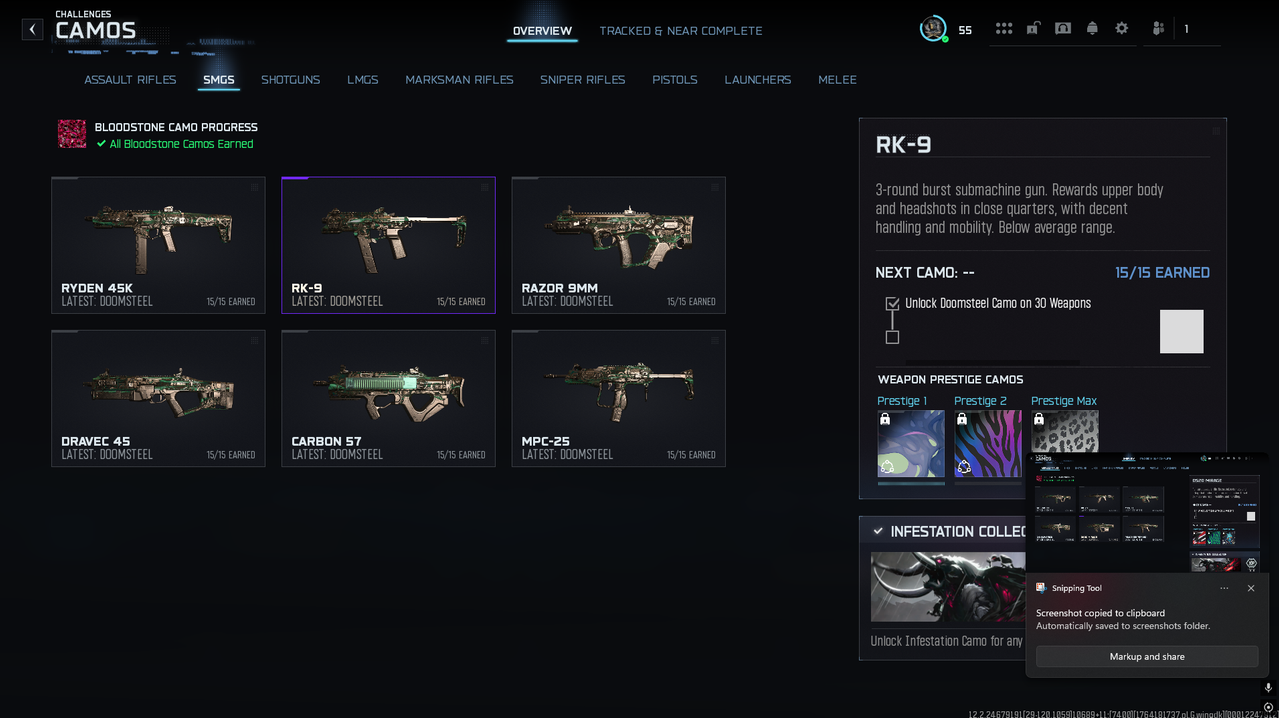Select the Ryden 45K weapon tile
This screenshot has width=1279, height=718.
pos(158,245)
